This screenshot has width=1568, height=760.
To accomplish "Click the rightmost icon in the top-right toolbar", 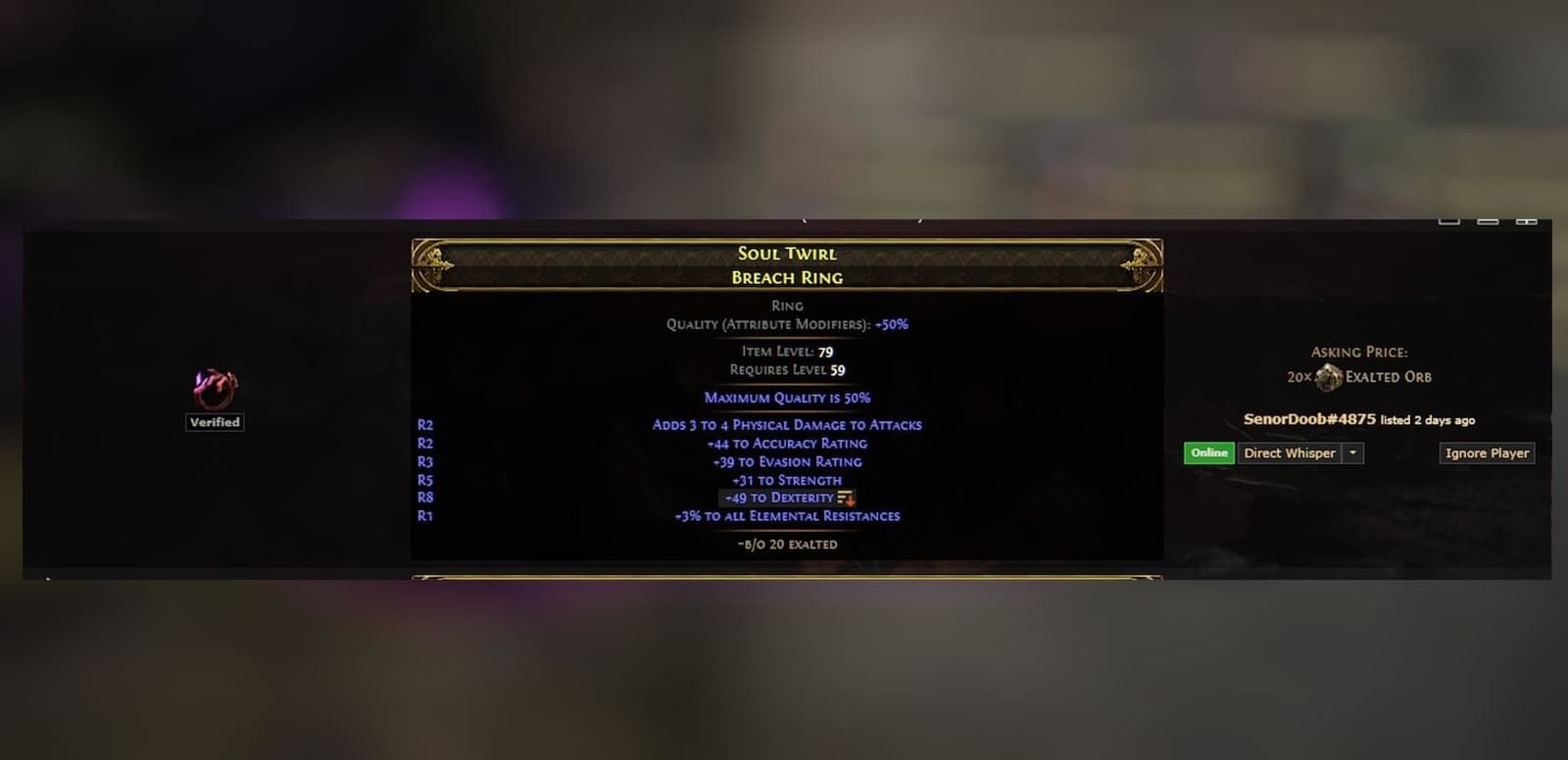I will 1526,222.
